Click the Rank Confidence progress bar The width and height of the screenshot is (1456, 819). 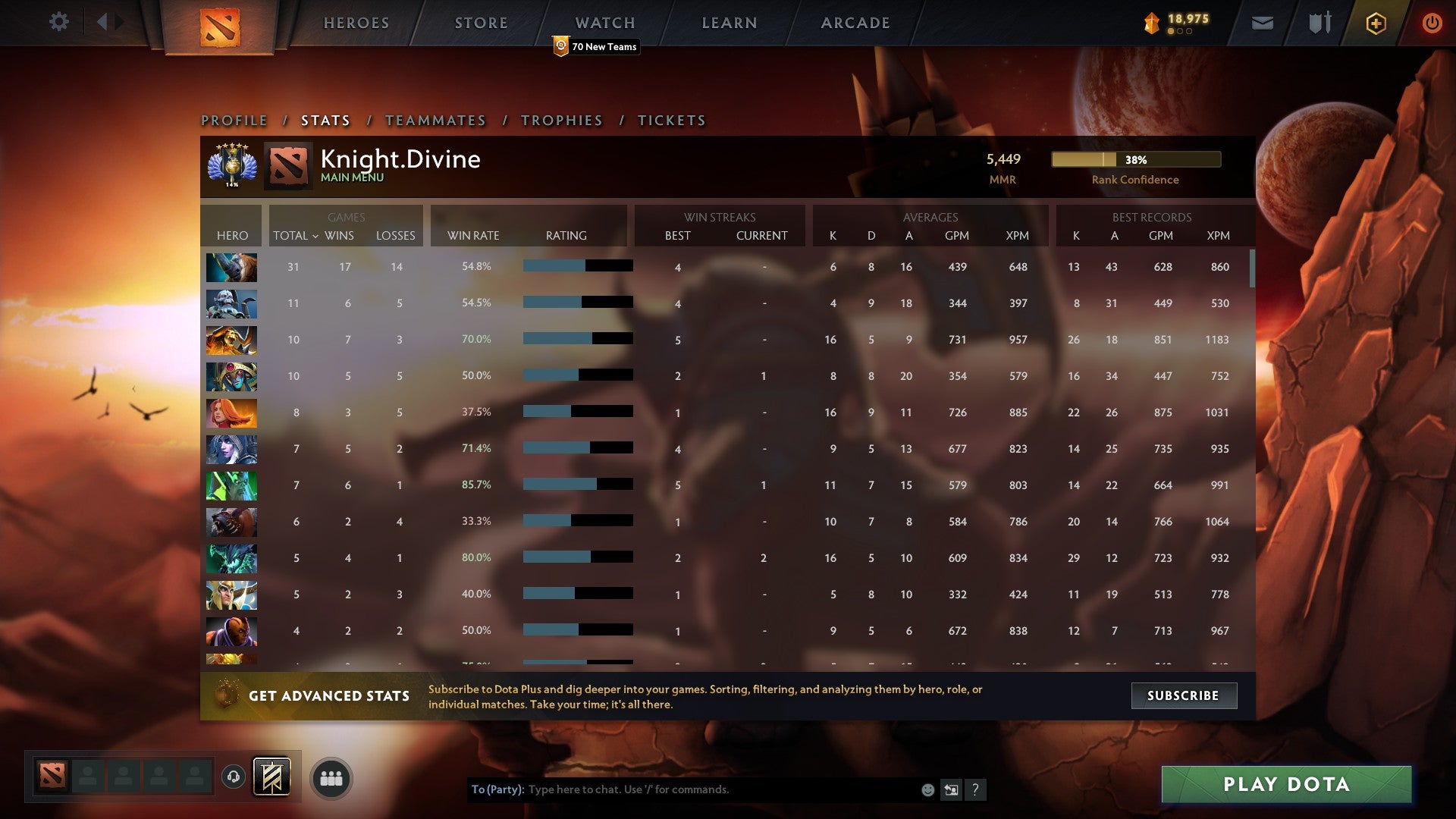point(1135,160)
